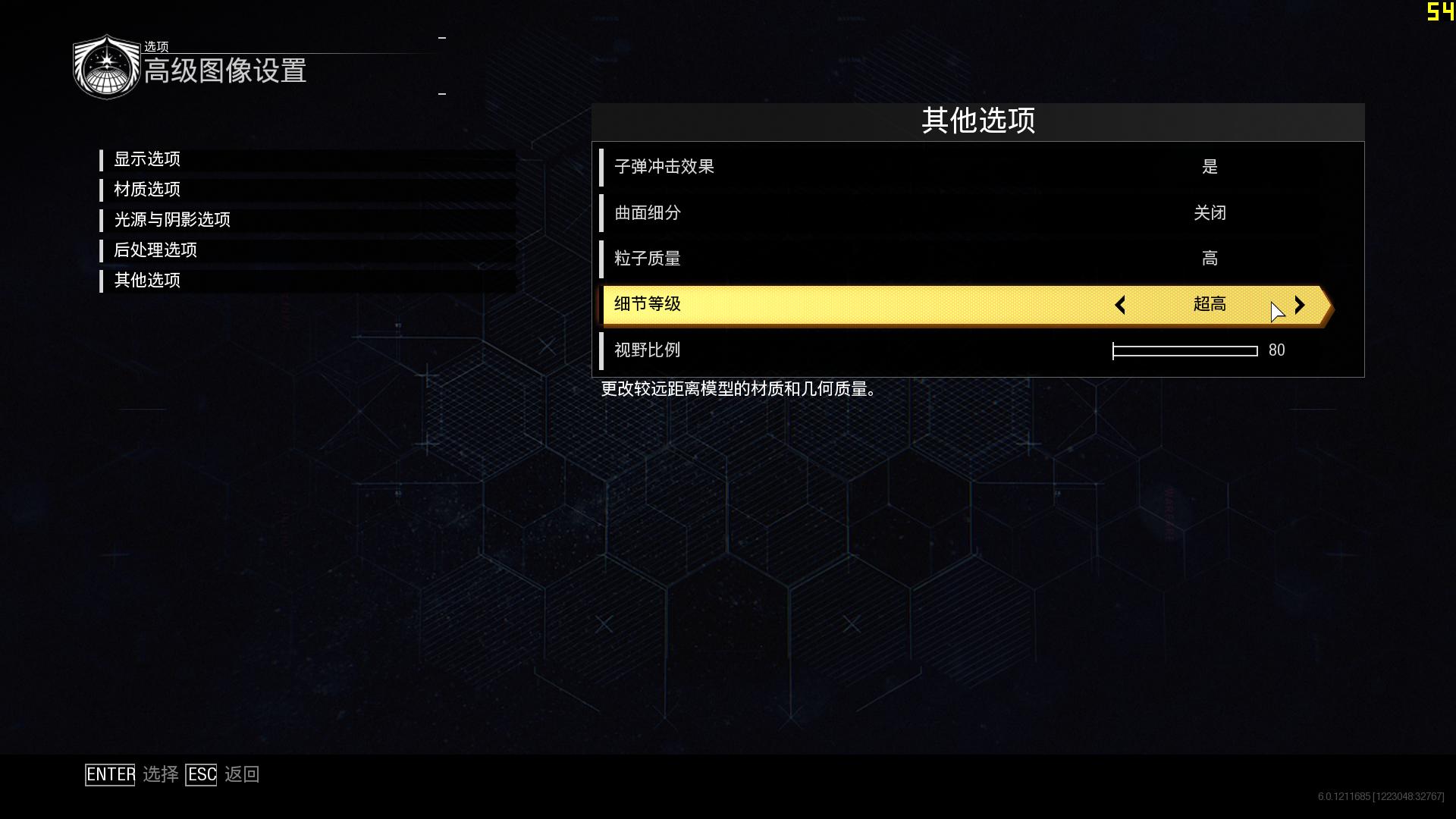Click the 选项 header label above the title
This screenshot has width=1456, height=819.
157,46
